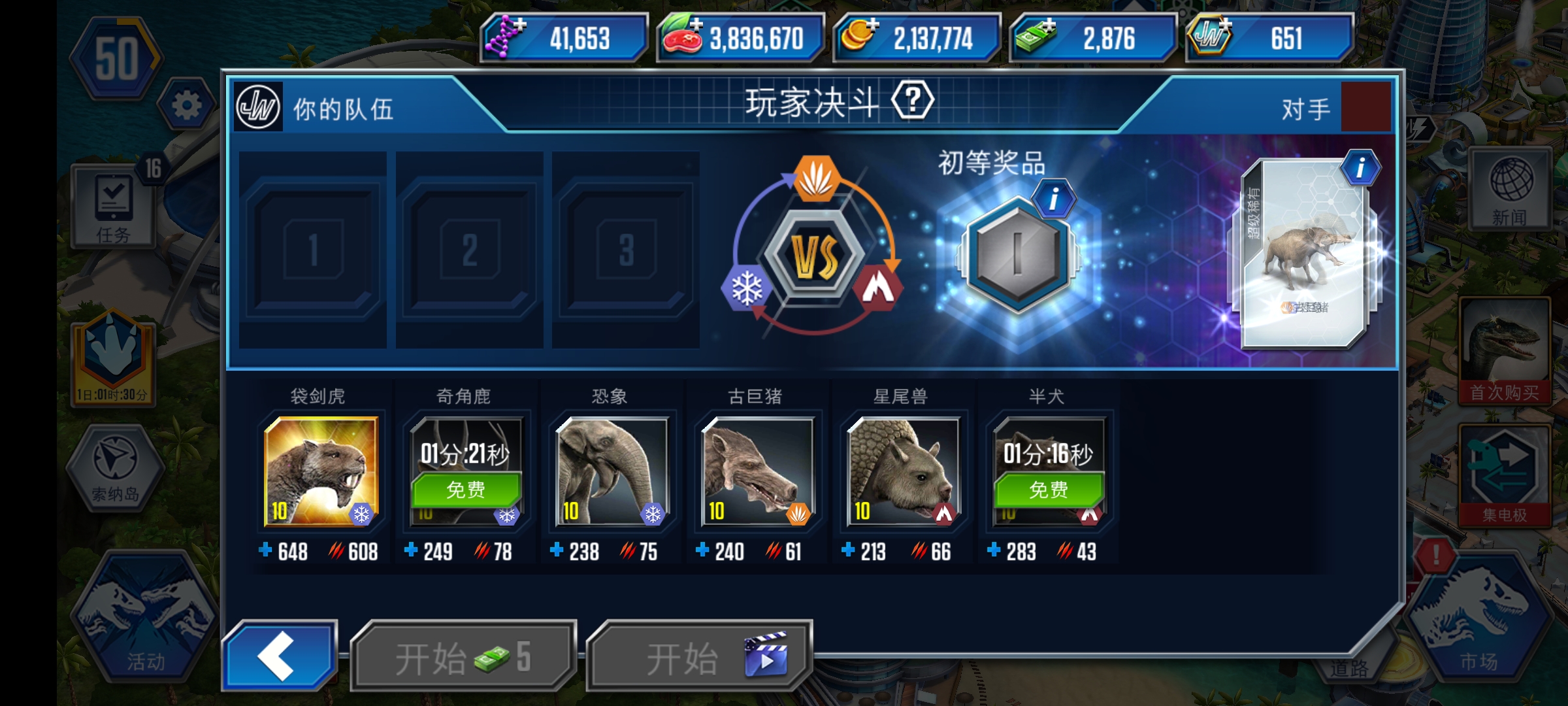Open DNA purchase with the plus icon
The image size is (1568, 706).
518,26
